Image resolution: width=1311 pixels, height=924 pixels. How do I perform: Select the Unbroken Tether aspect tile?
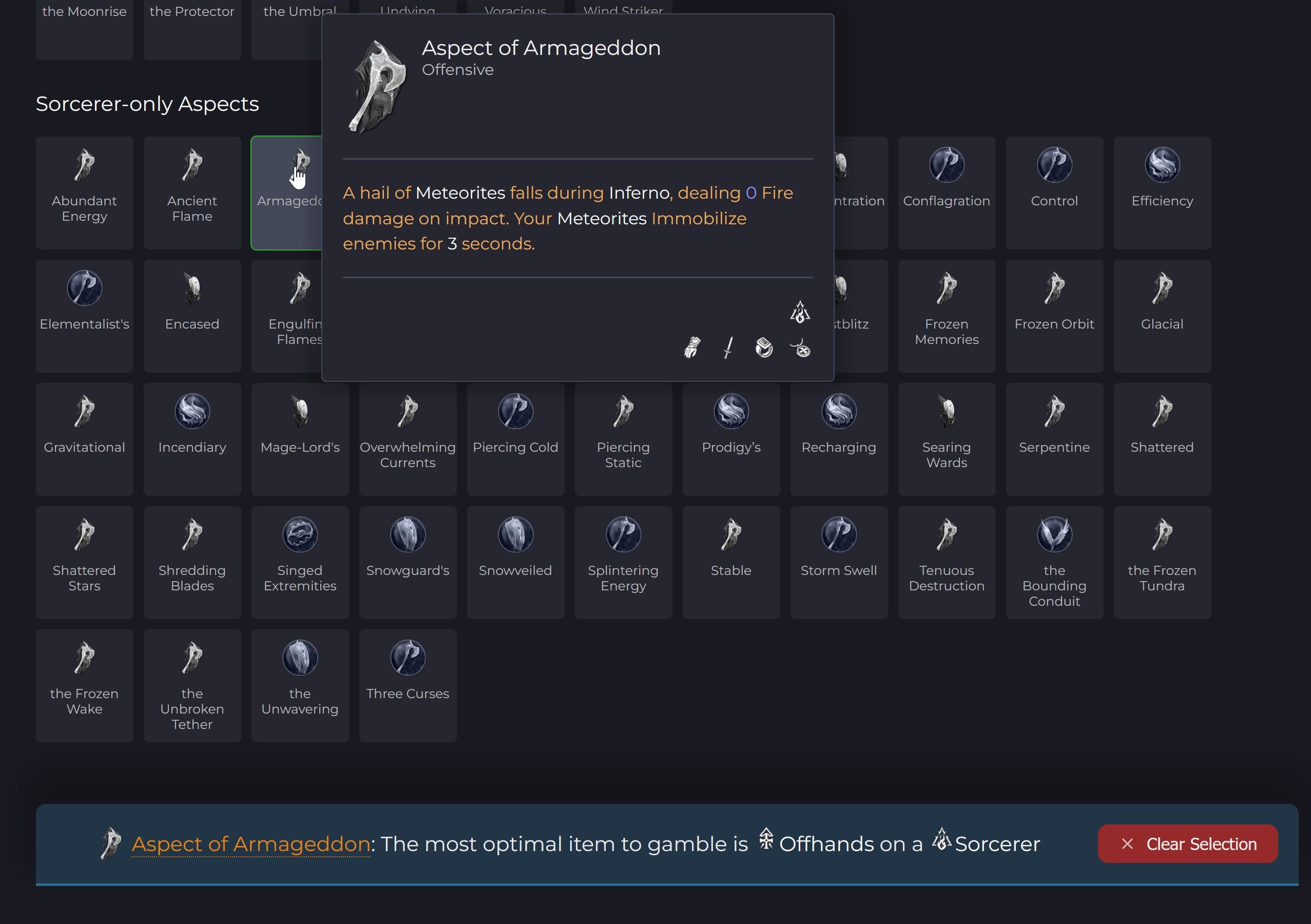click(192, 685)
